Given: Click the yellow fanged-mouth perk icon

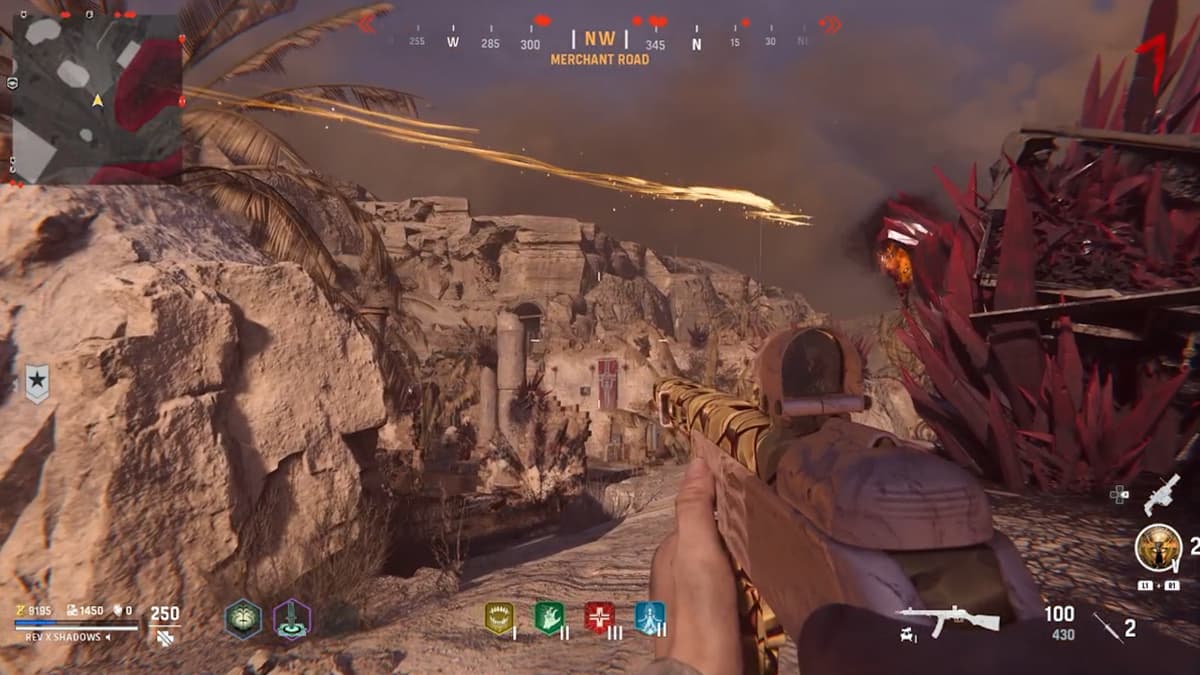Looking at the screenshot, I should click(499, 618).
